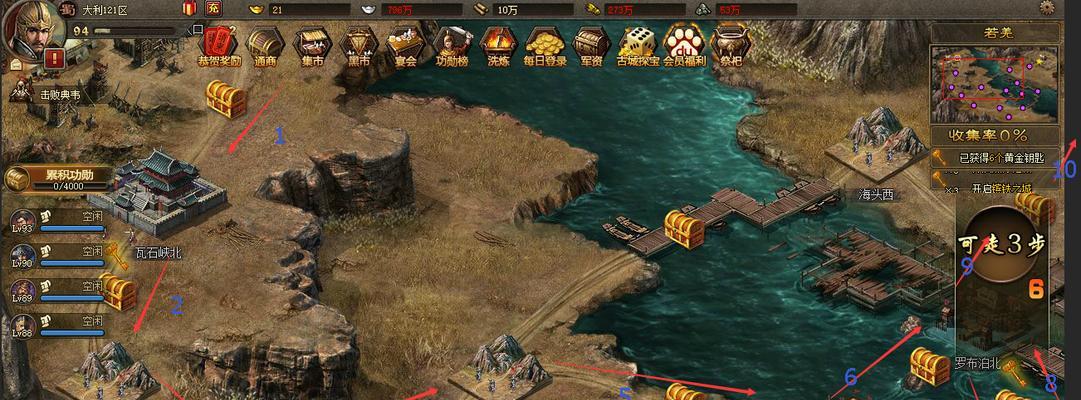Open the 军资 military supplies chest
Image resolution: width=1081 pixels, height=400 pixels.
pyautogui.click(x=591, y=43)
